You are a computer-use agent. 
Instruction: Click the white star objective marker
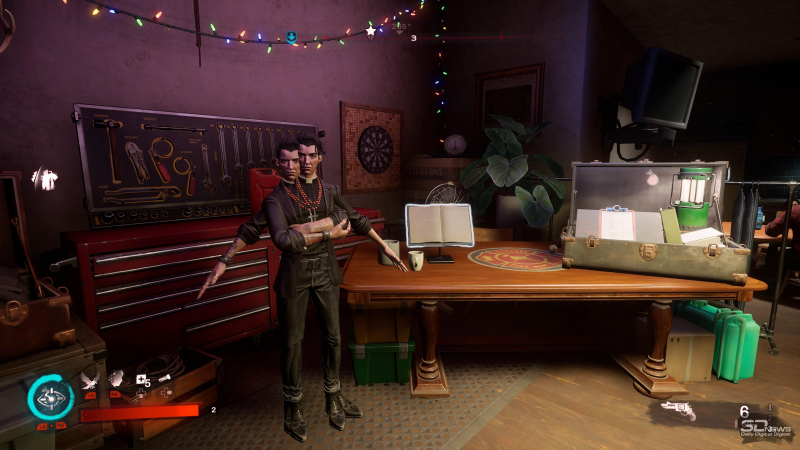(371, 32)
